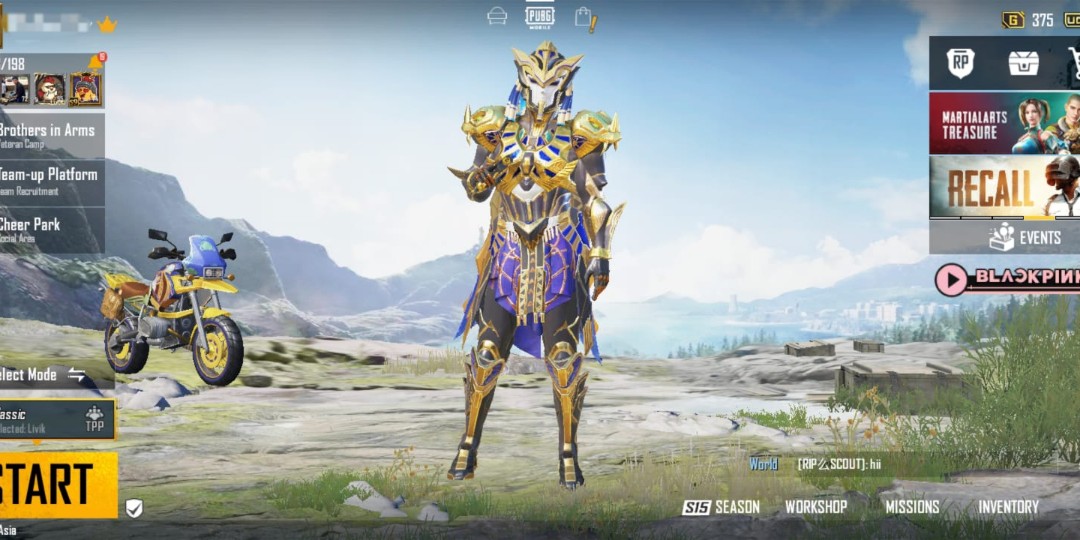The height and width of the screenshot is (540, 1080).
Task: Open the Recall event banner
Action: click(x=1004, y=186)
